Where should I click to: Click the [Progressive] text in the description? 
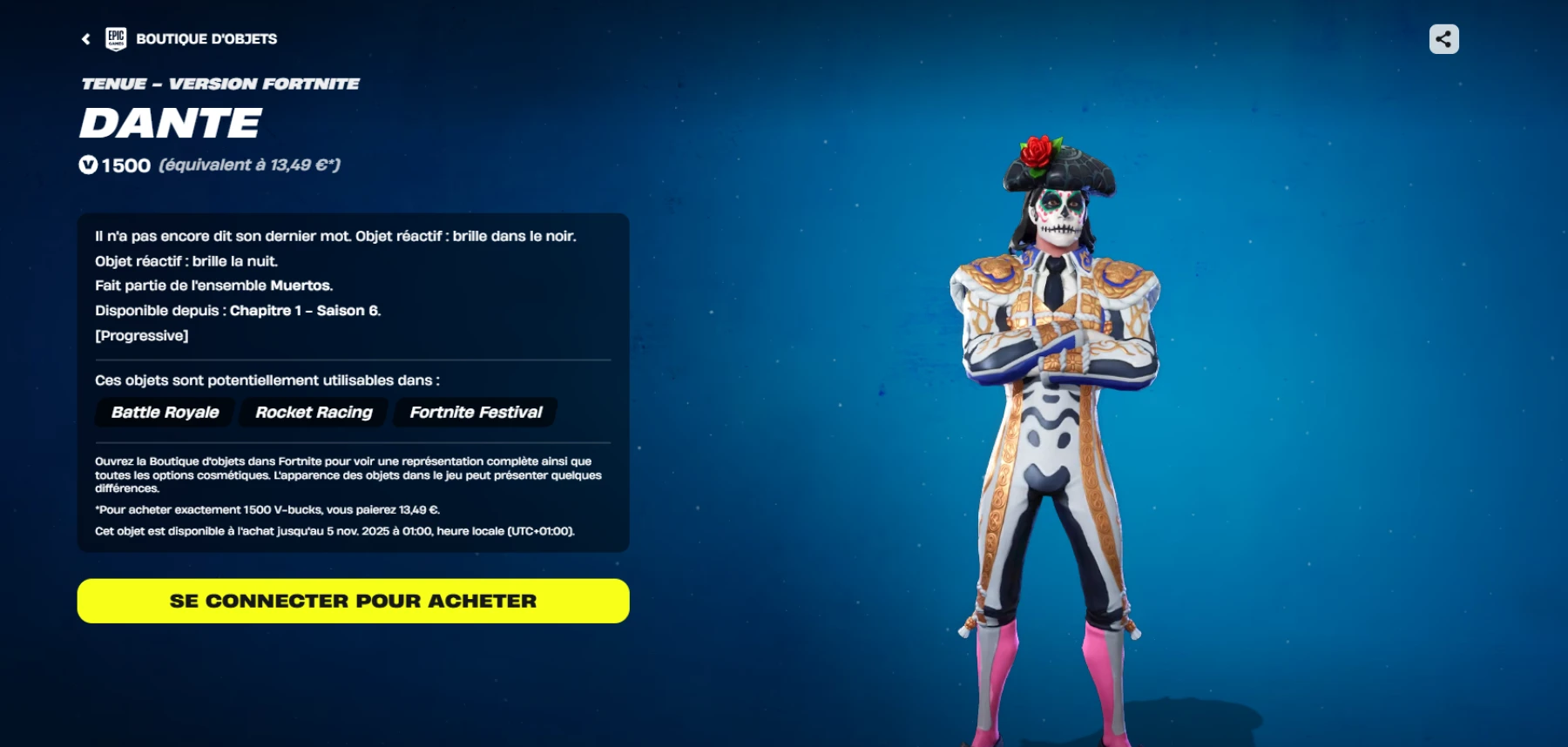(x=142, y=334)
